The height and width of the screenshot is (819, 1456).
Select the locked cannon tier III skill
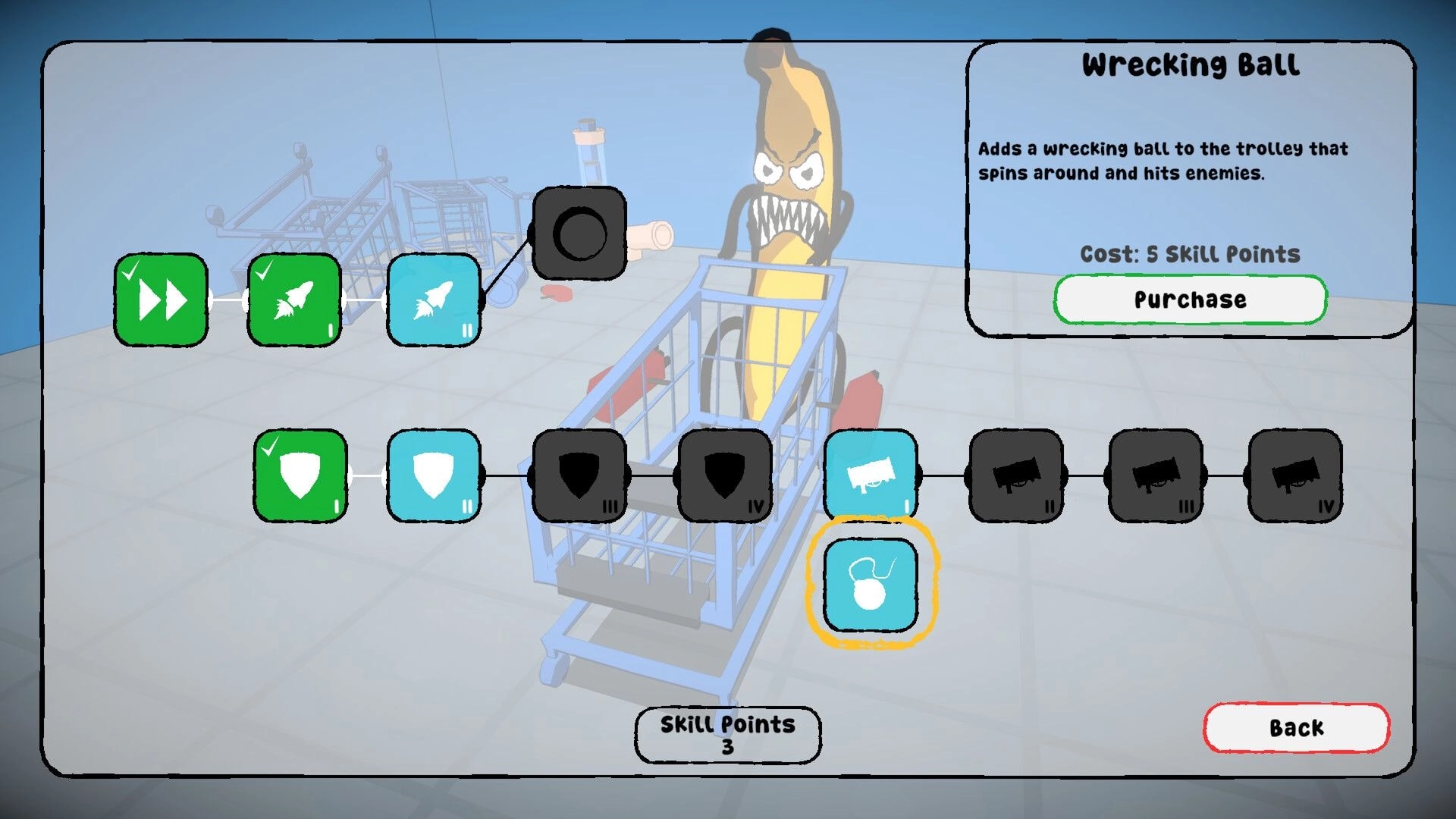(x=1156, y=476)
